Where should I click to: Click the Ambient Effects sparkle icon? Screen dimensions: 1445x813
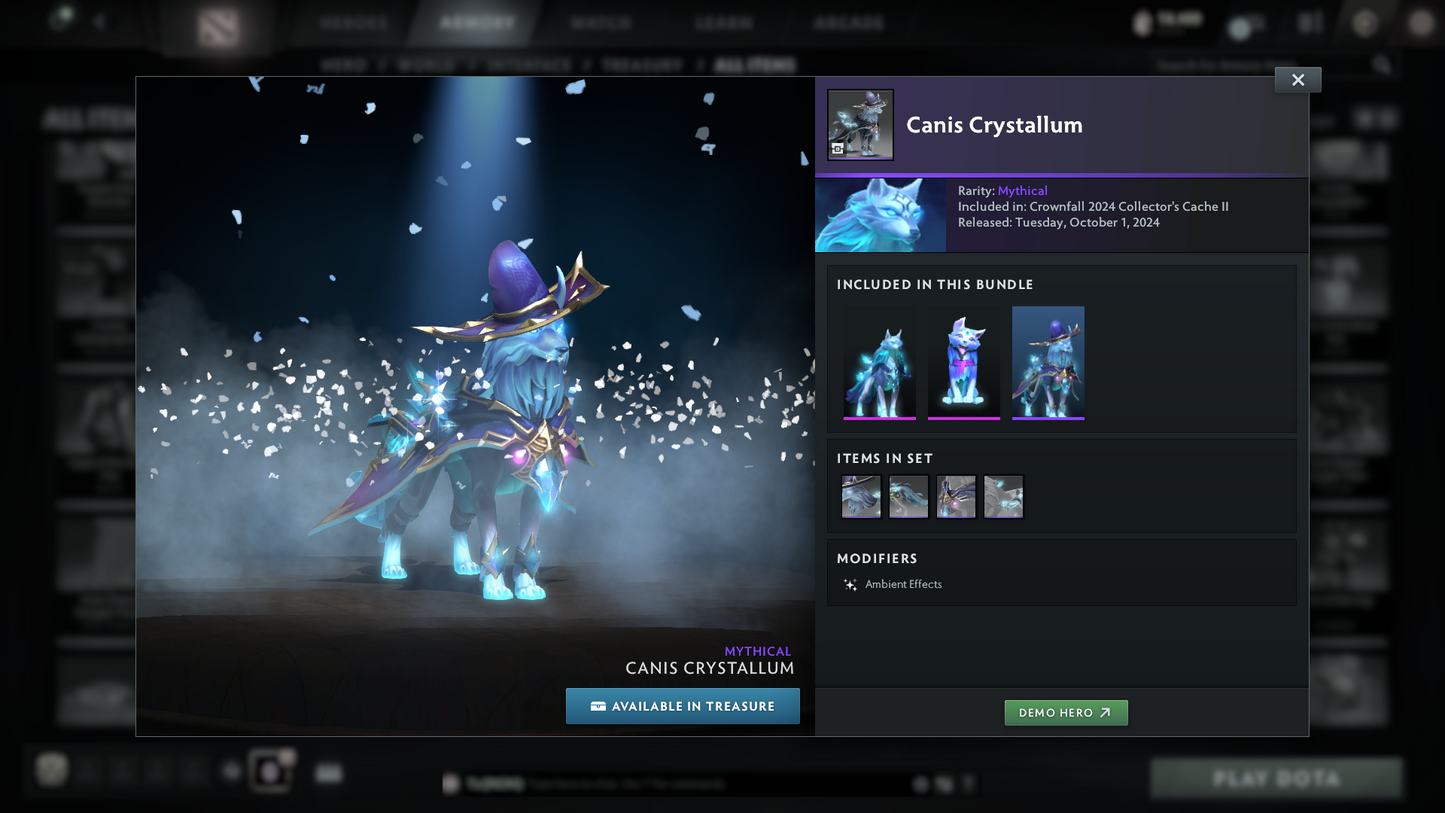tap(849, 584)
